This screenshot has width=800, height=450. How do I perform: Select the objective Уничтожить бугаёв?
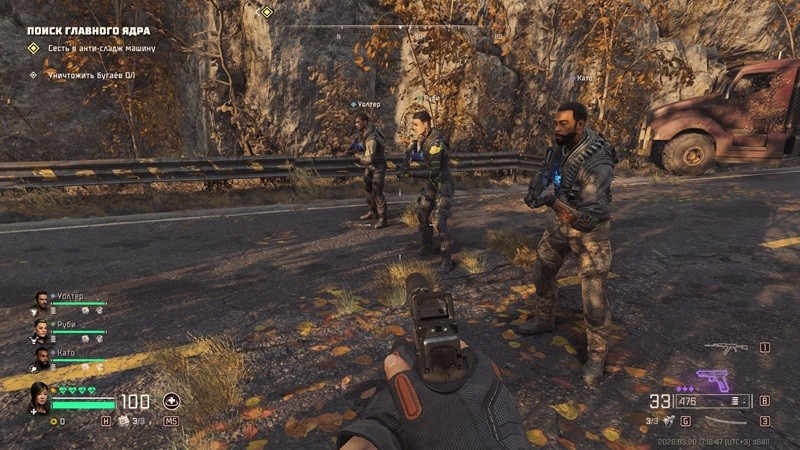pyautogui.click(x=90, y=74)
